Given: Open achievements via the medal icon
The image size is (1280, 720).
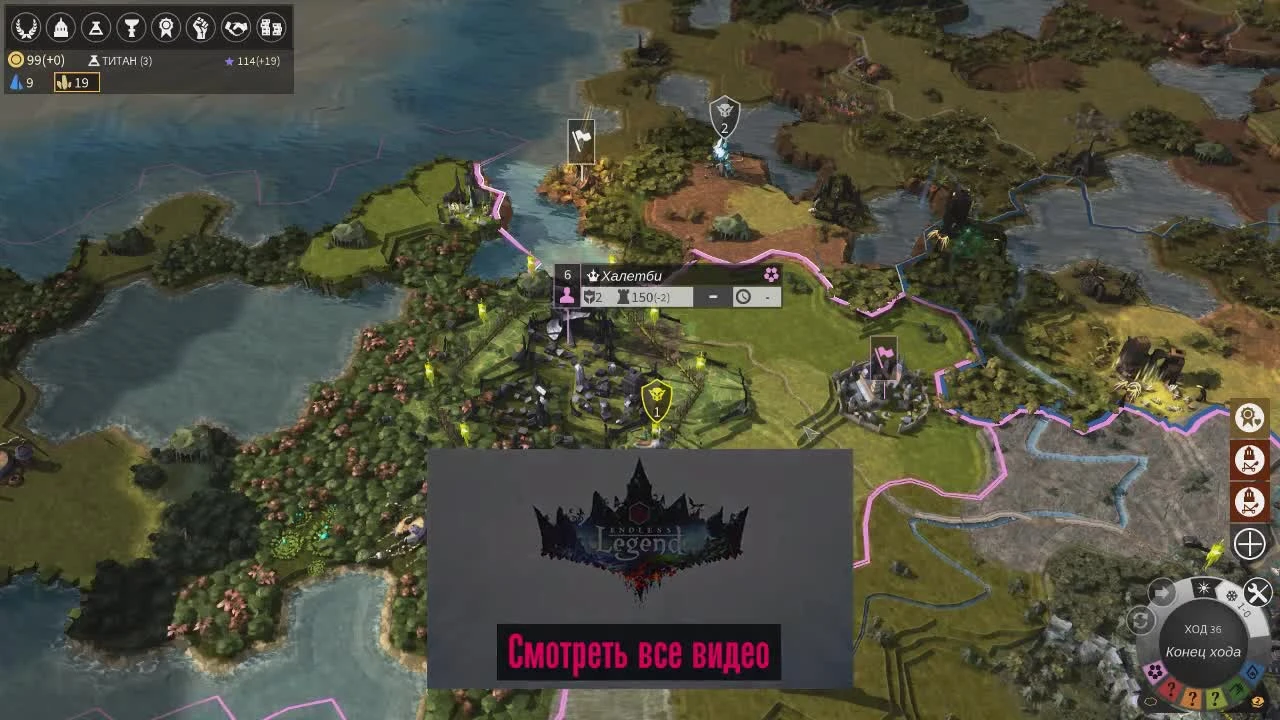Looking at the screenshot, I should (x=167, y=27).
